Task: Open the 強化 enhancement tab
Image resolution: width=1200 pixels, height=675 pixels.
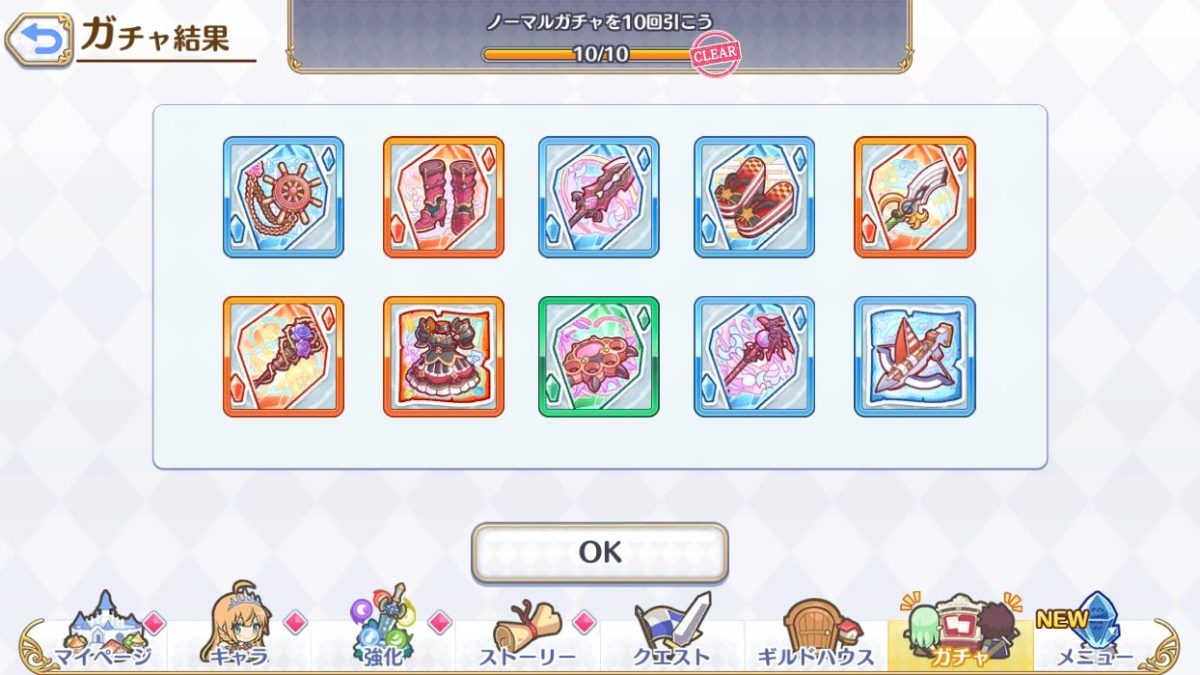Action: pyautogui.click(x=383, y=632)
